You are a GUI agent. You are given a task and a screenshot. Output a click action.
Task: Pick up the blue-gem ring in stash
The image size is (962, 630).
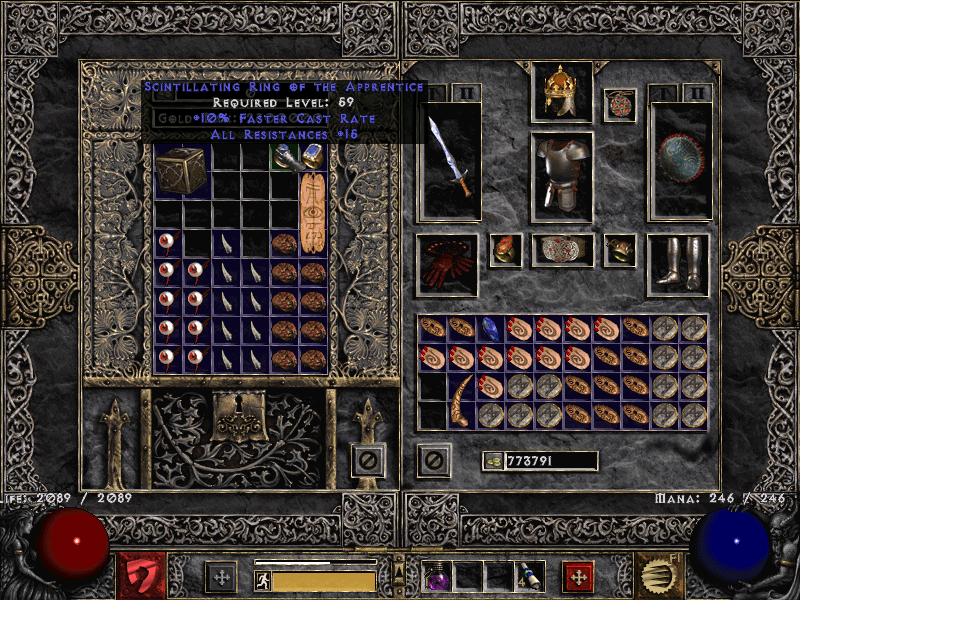[313, 155]
